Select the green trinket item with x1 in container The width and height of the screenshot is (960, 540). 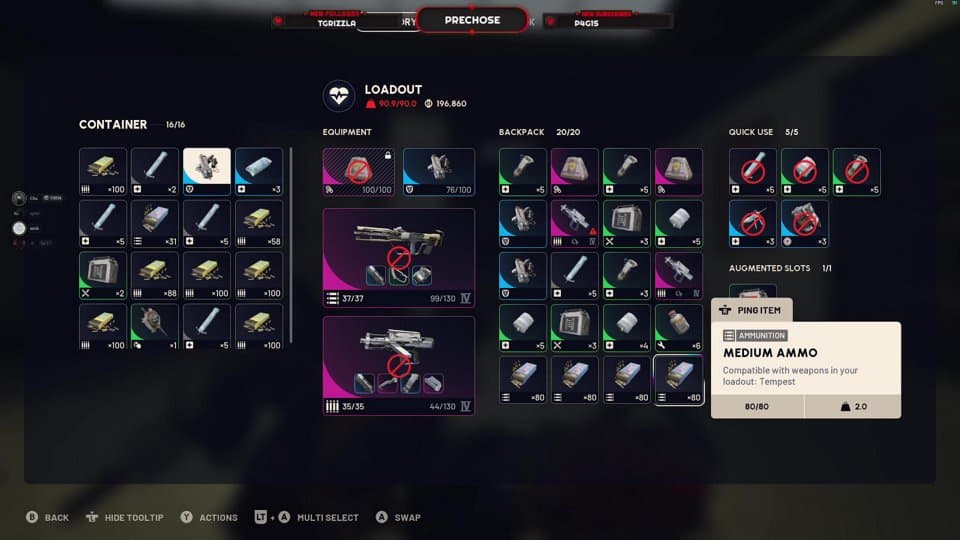point(155,328)
